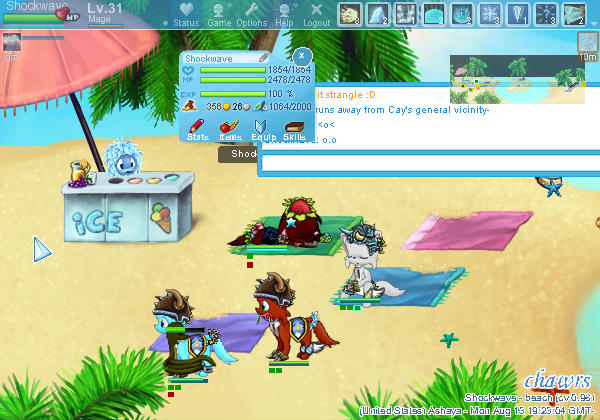This screenshot has height=420, width=600.
Task: Click the pencil edit icon beside Shockwave
Action: pos(264,58)
